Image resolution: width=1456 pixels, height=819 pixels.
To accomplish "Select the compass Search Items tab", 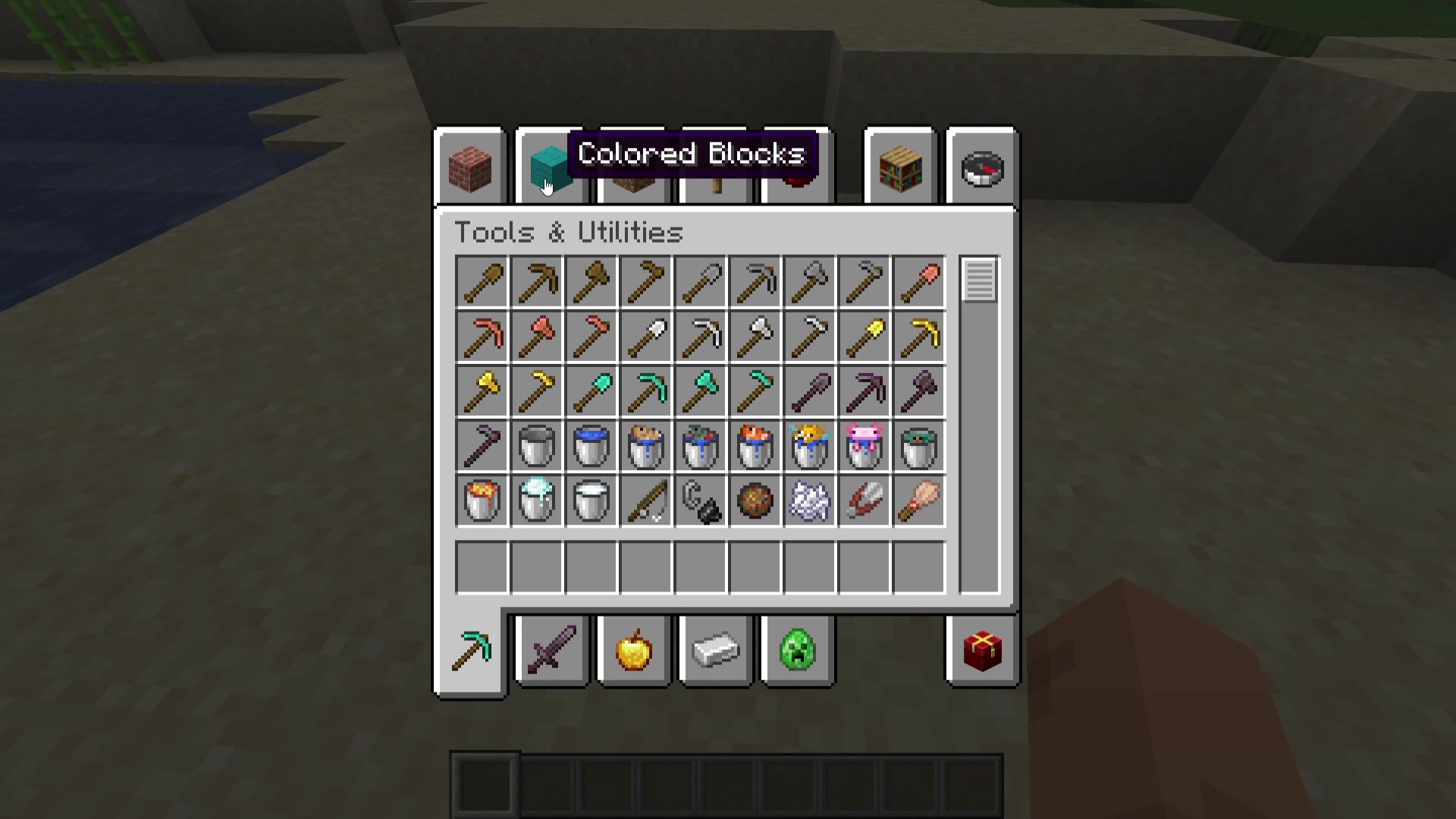I will click(x=982, y=168).
